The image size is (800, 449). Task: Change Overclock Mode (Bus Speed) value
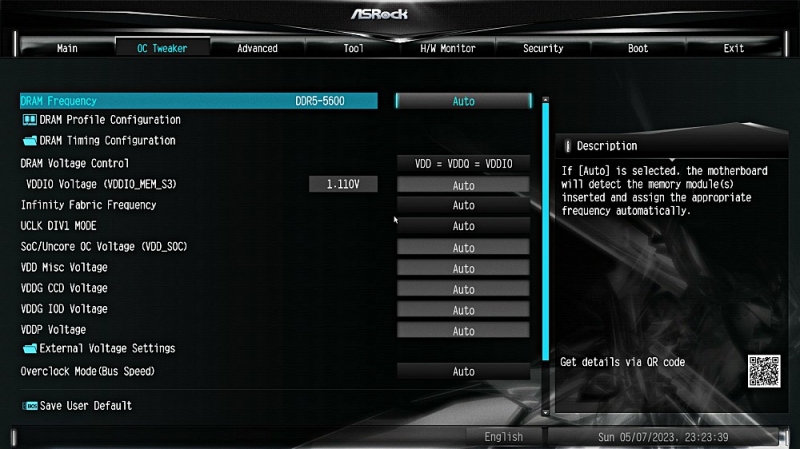tap(463, 372)
